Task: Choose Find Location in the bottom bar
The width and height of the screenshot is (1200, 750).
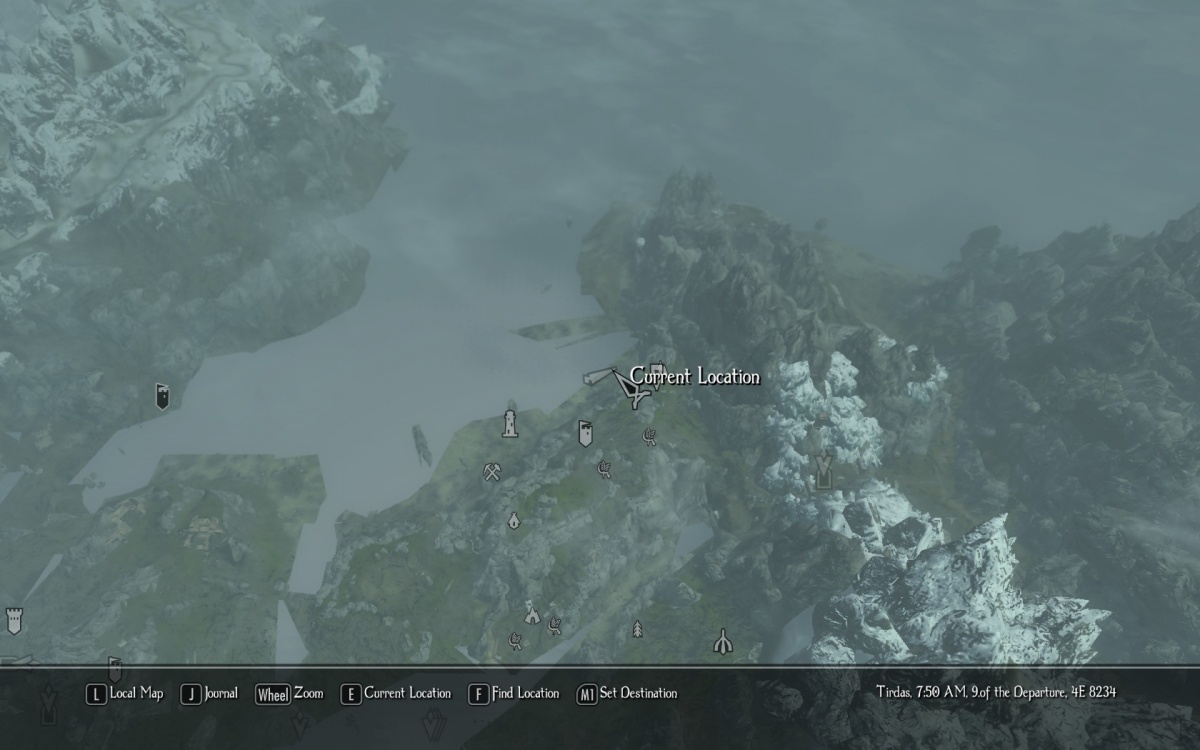Action: click(x=514, y=693)
